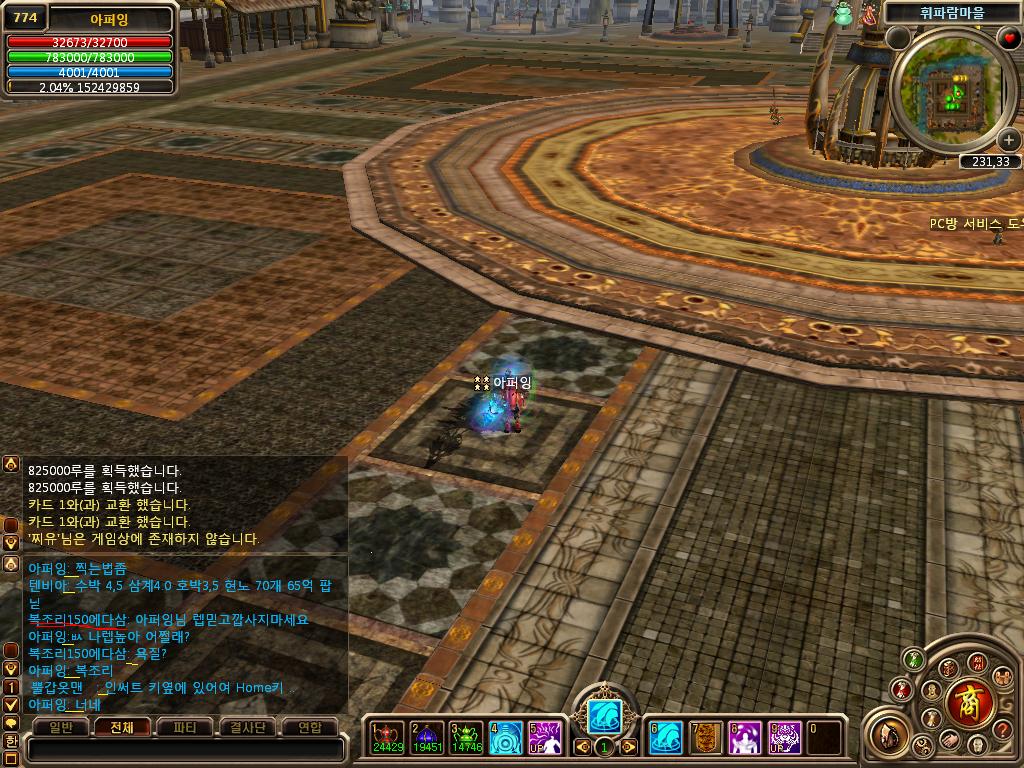Open the 파티 chat tab

click(184, 727)
